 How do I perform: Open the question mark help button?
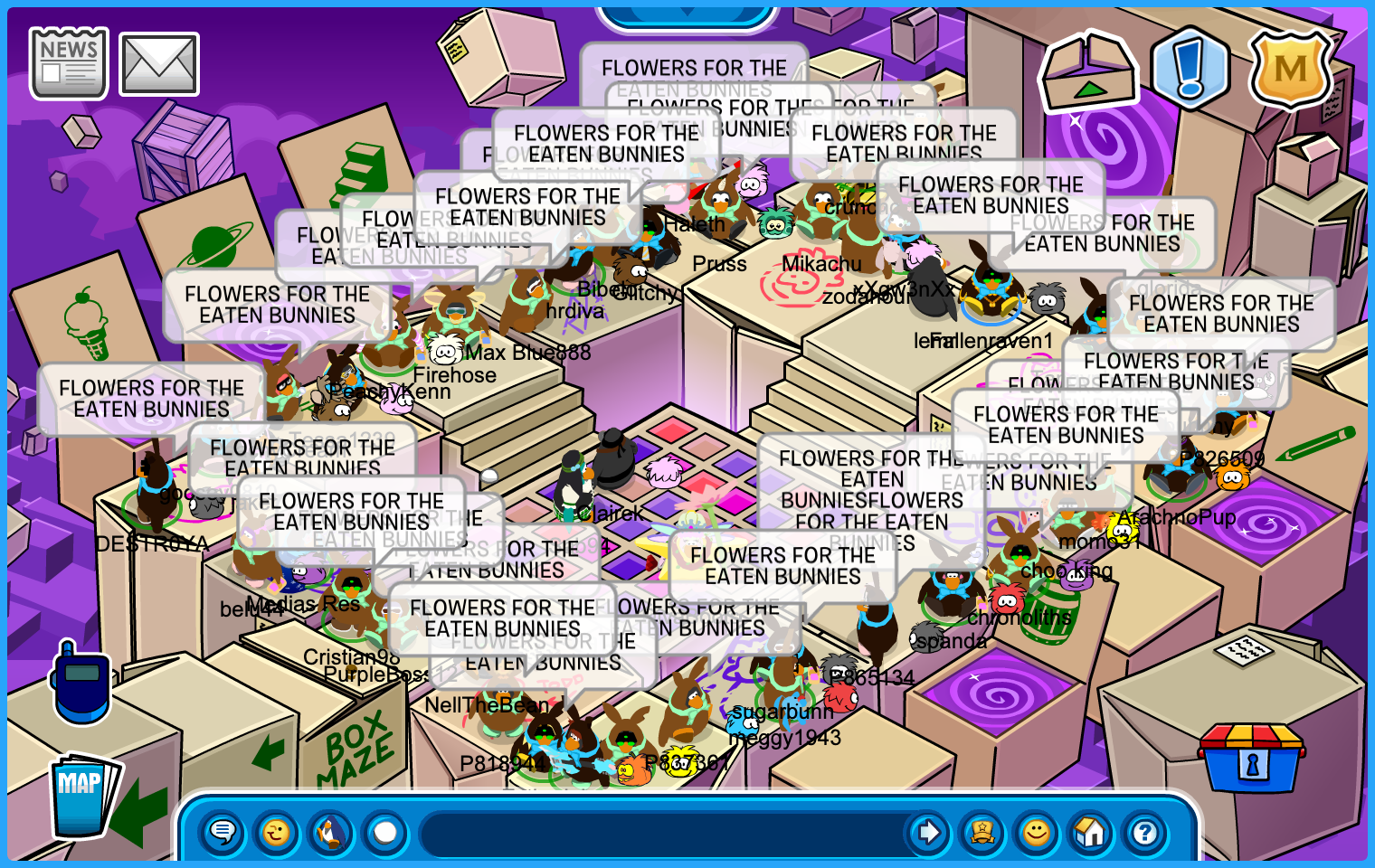click(1145, 832)
